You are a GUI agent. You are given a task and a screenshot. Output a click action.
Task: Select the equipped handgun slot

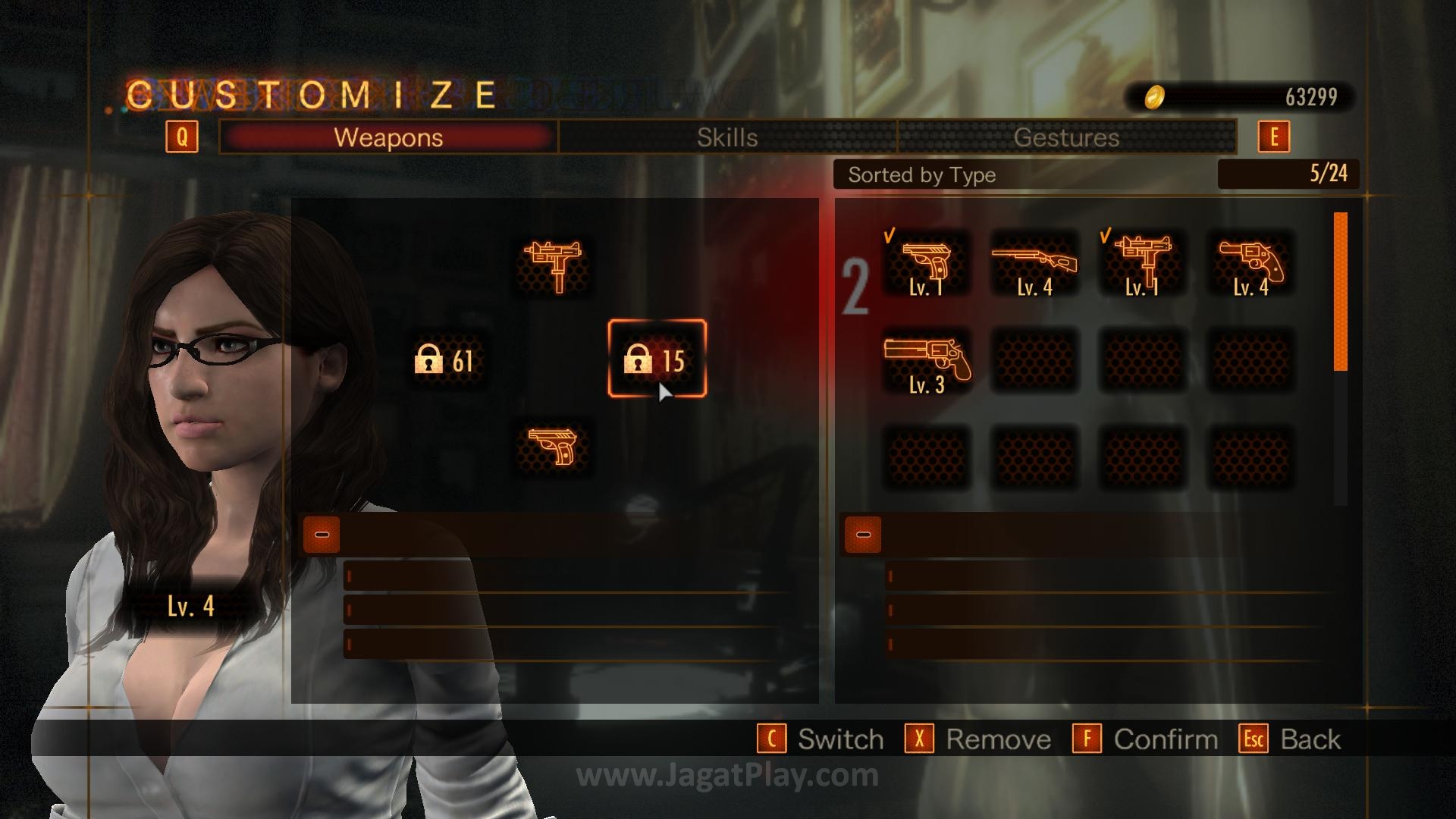pos(554,447)
